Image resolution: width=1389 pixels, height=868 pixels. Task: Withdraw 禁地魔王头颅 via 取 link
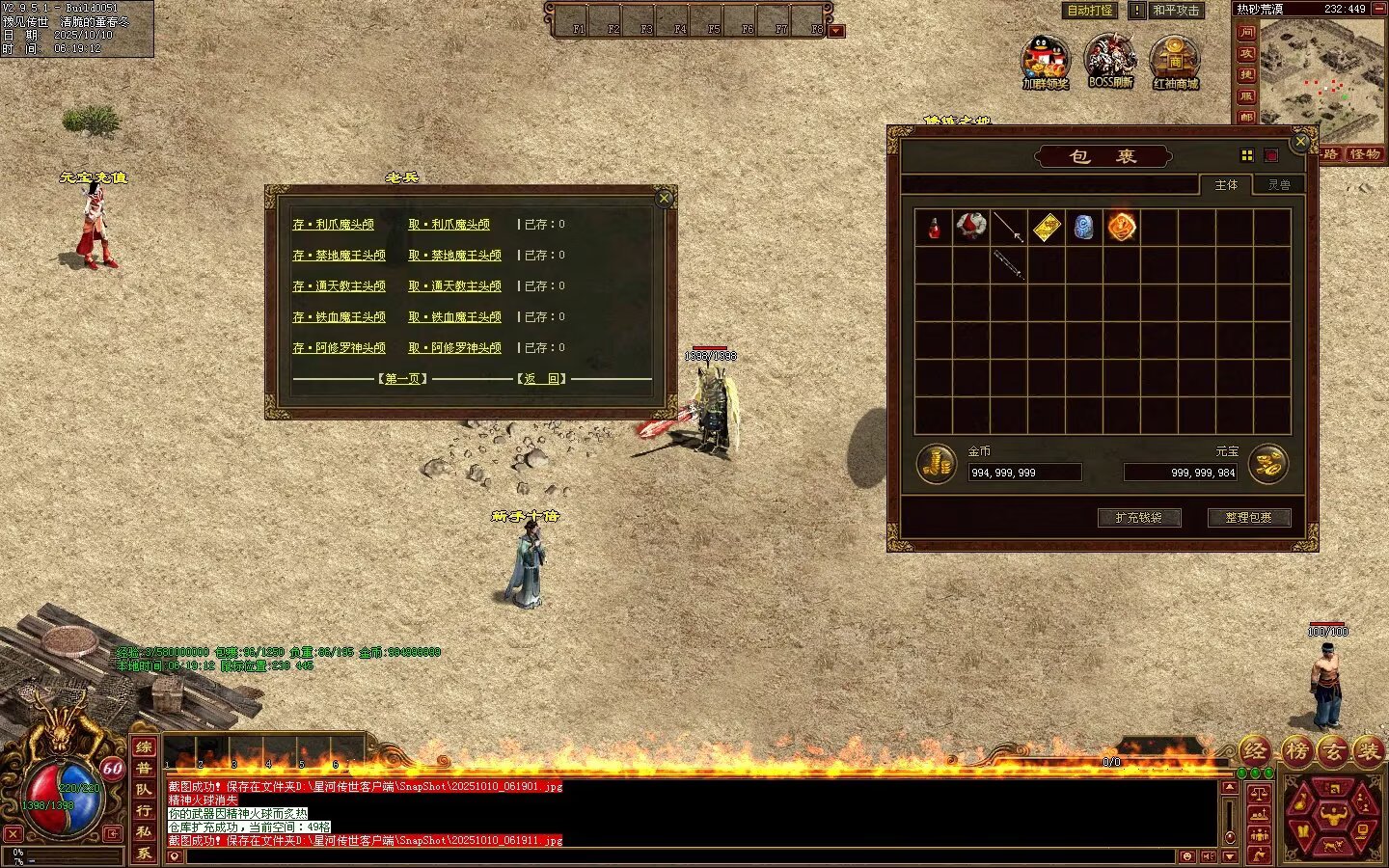pyautogui.click(x=454, y=256)
